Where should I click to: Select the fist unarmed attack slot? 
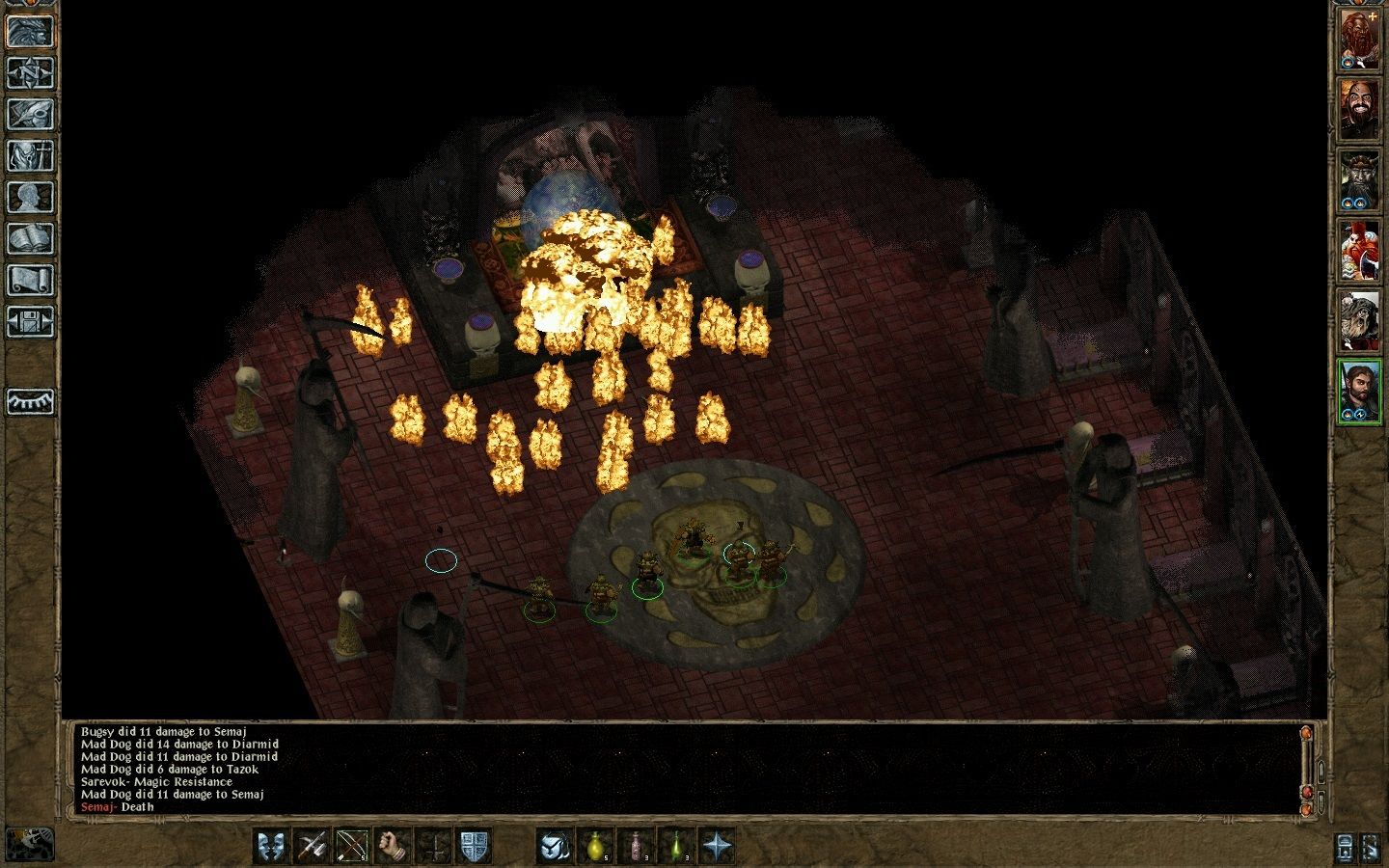pyautogui.click(x=393, y=846)
